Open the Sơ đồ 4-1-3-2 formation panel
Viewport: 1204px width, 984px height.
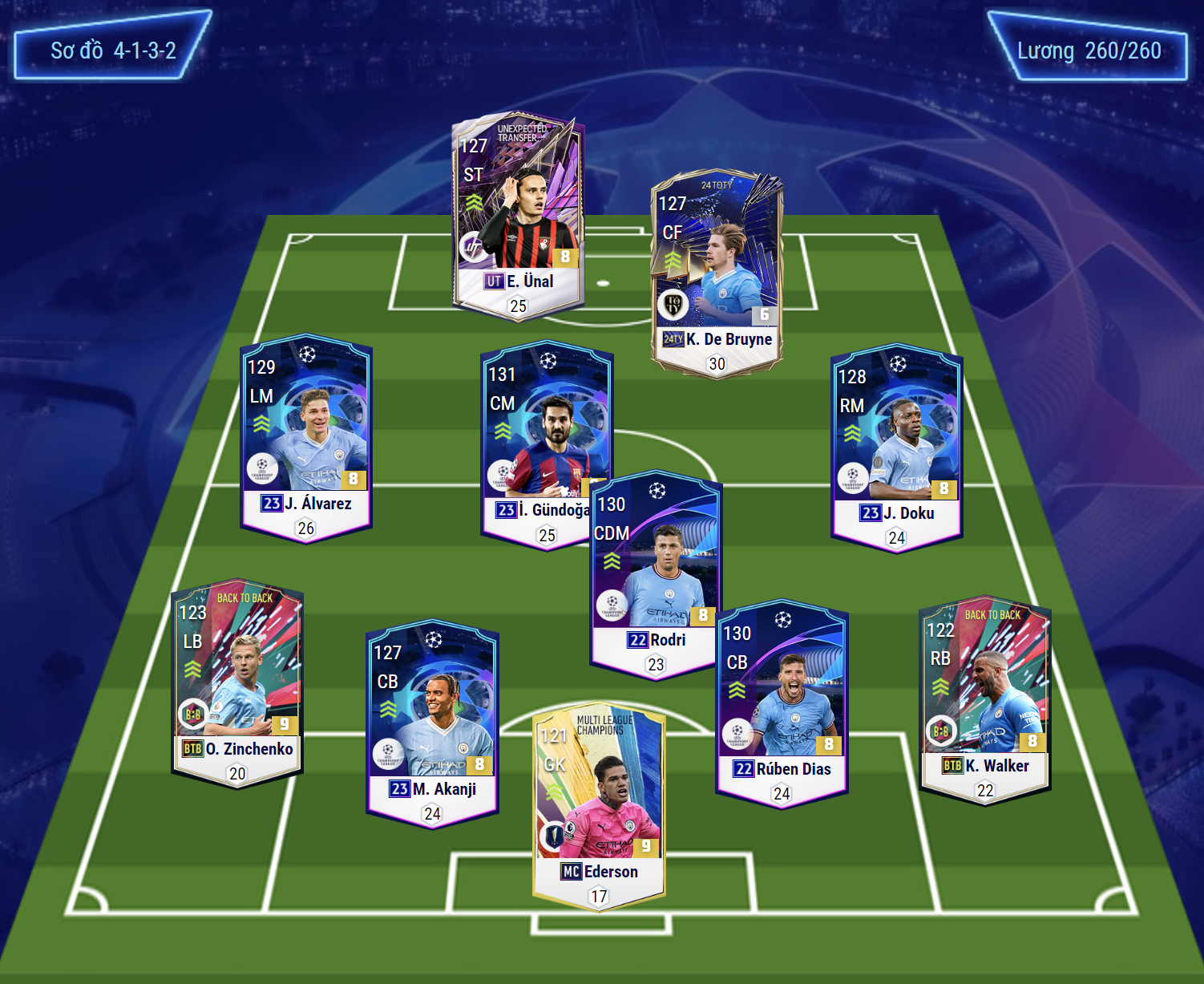coord(113,51)
